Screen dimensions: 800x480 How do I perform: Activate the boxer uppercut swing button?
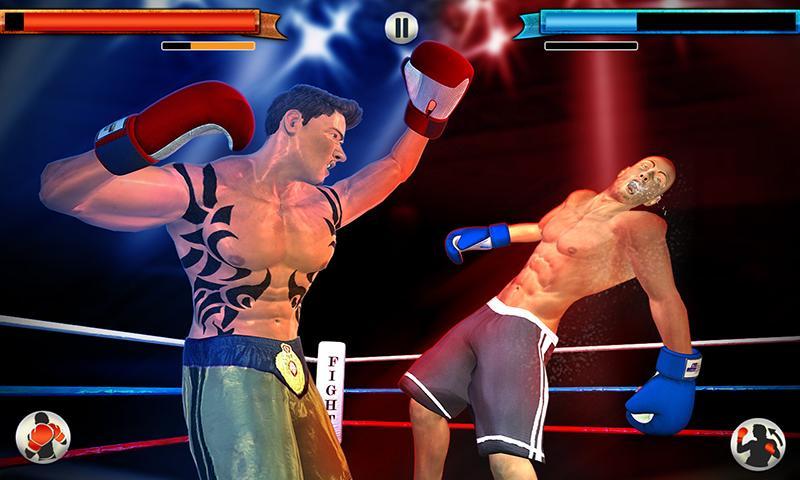tap(757, 442)
